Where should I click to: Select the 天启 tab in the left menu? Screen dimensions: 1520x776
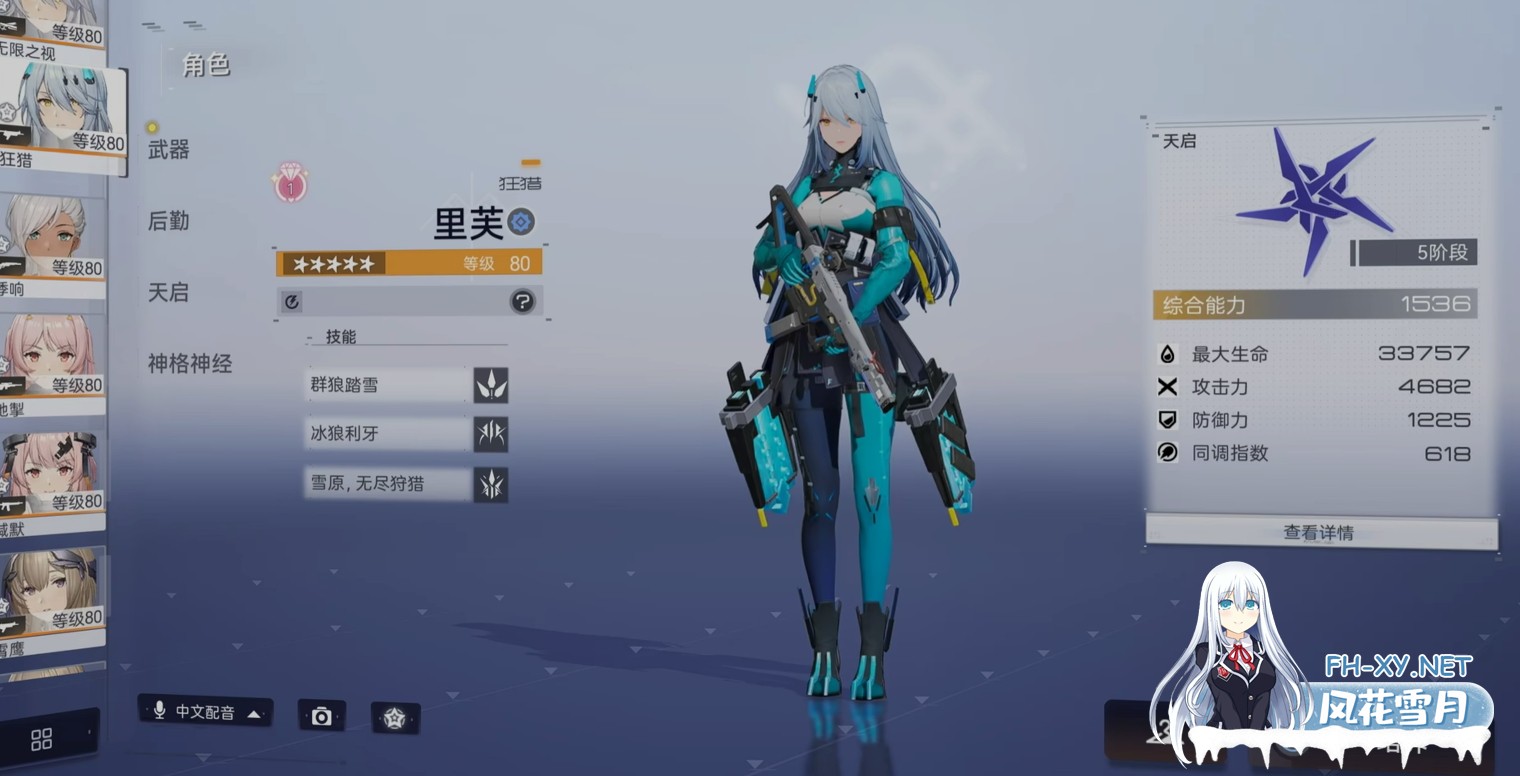pos(168,292)
